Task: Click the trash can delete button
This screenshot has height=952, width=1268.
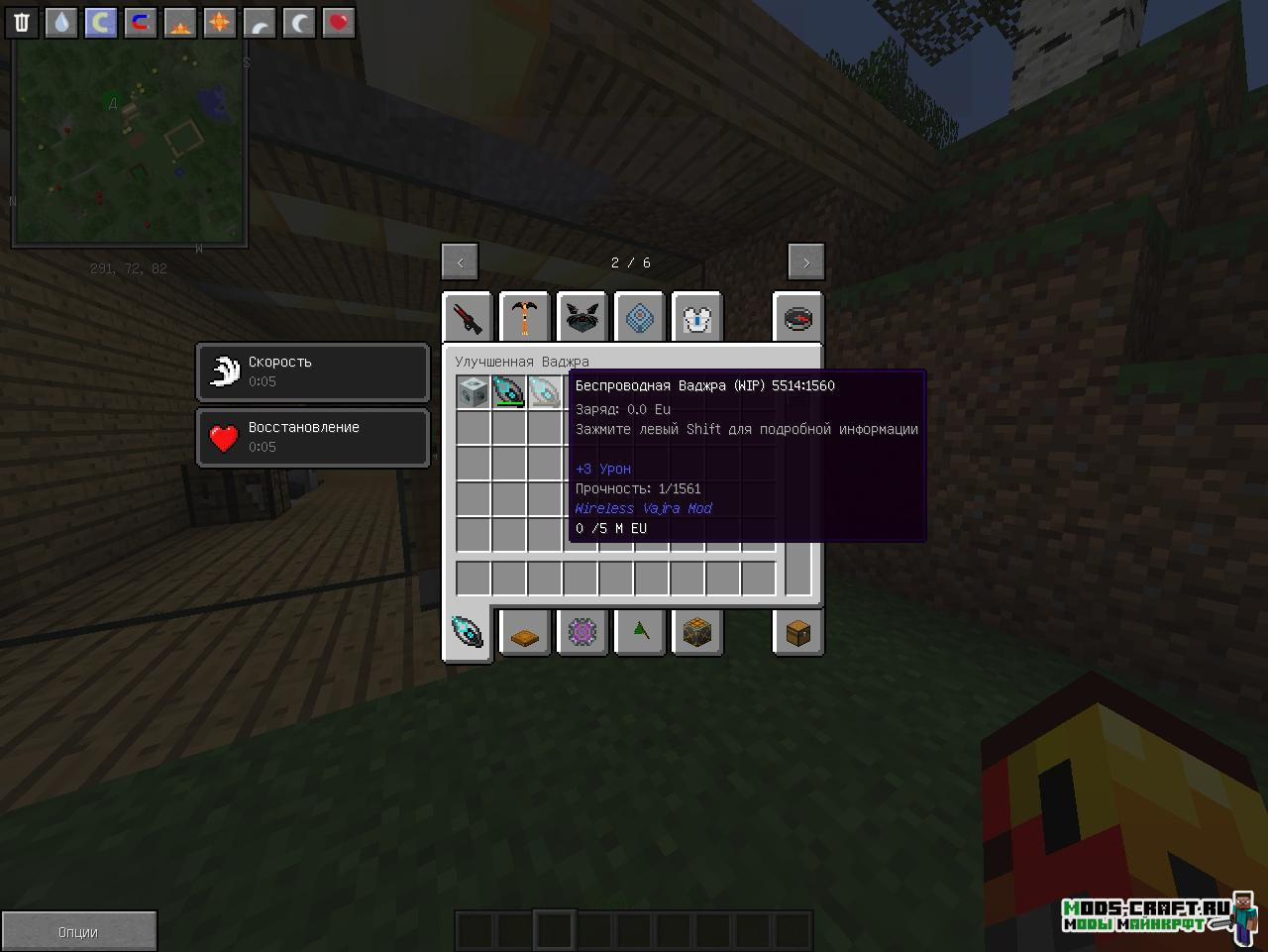Action: coord(22,22)
